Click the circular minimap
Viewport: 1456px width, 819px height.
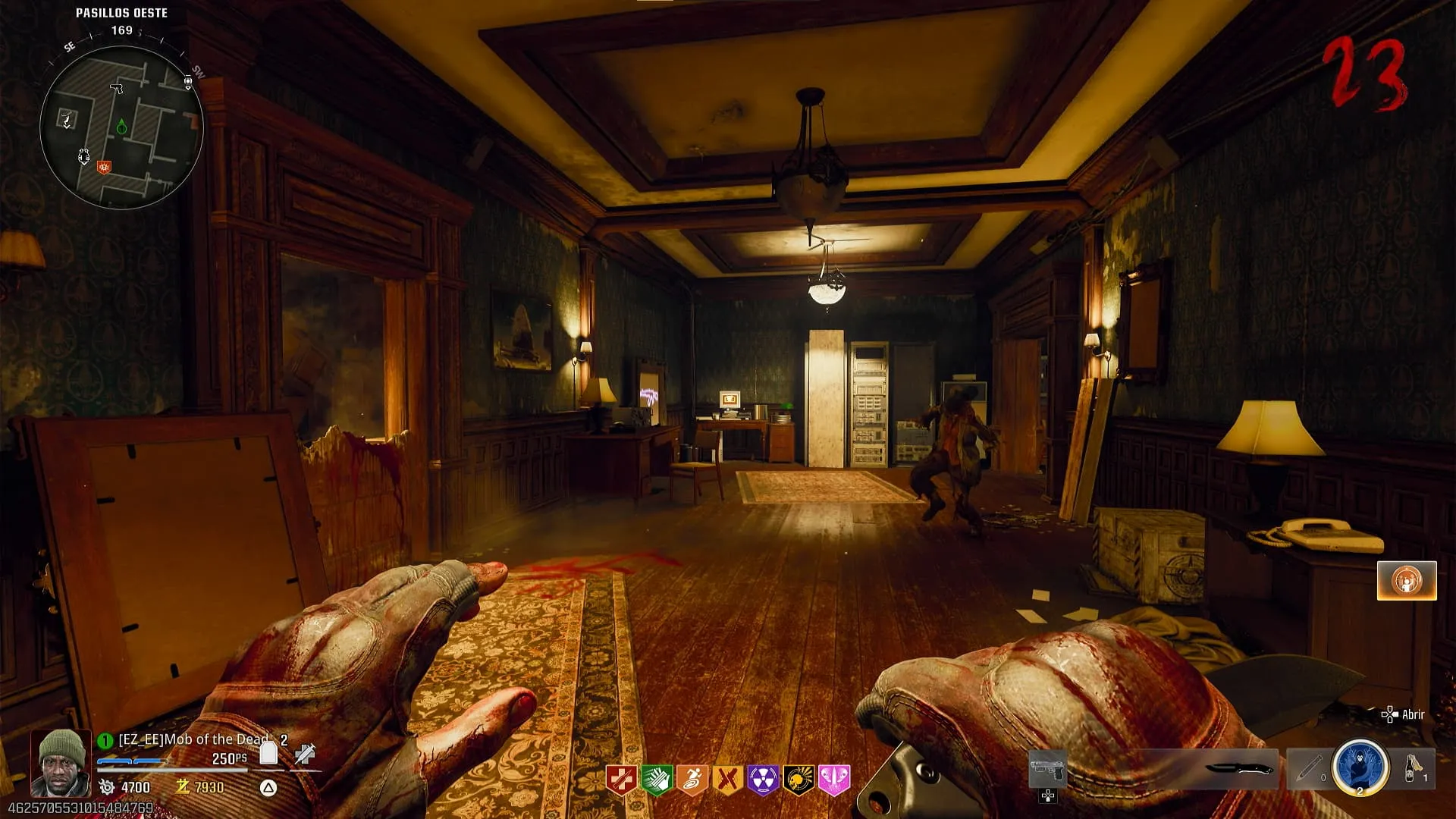pos(121,130)
